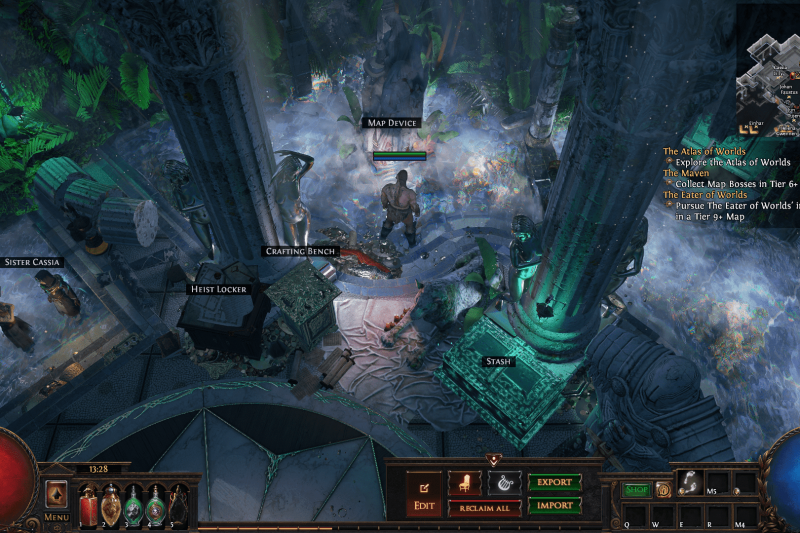Click the Edit hideout button
This screenshot has height=533, width=800.
[x=423, y=494]
